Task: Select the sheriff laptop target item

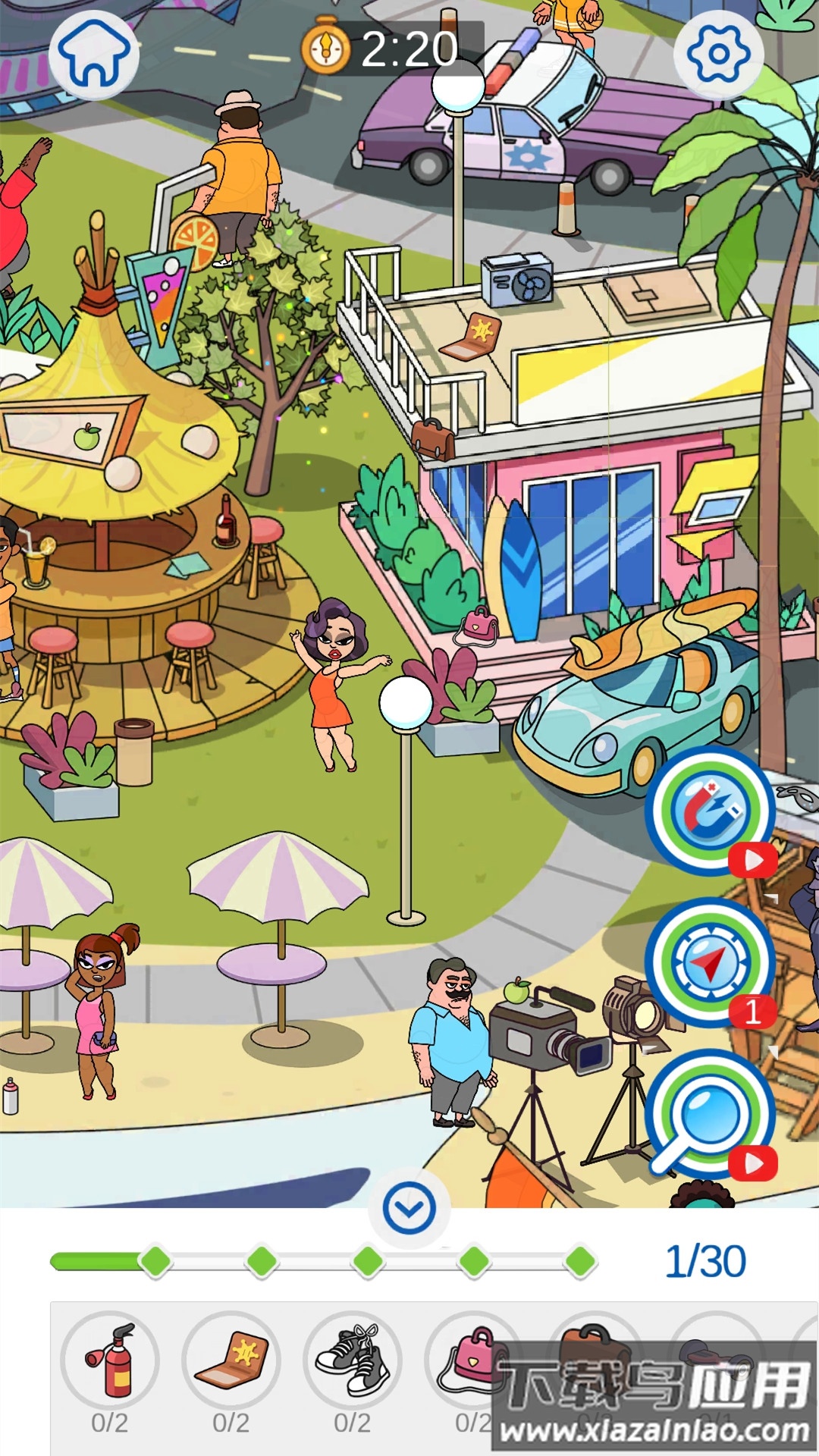Action: pos(231,1360)
